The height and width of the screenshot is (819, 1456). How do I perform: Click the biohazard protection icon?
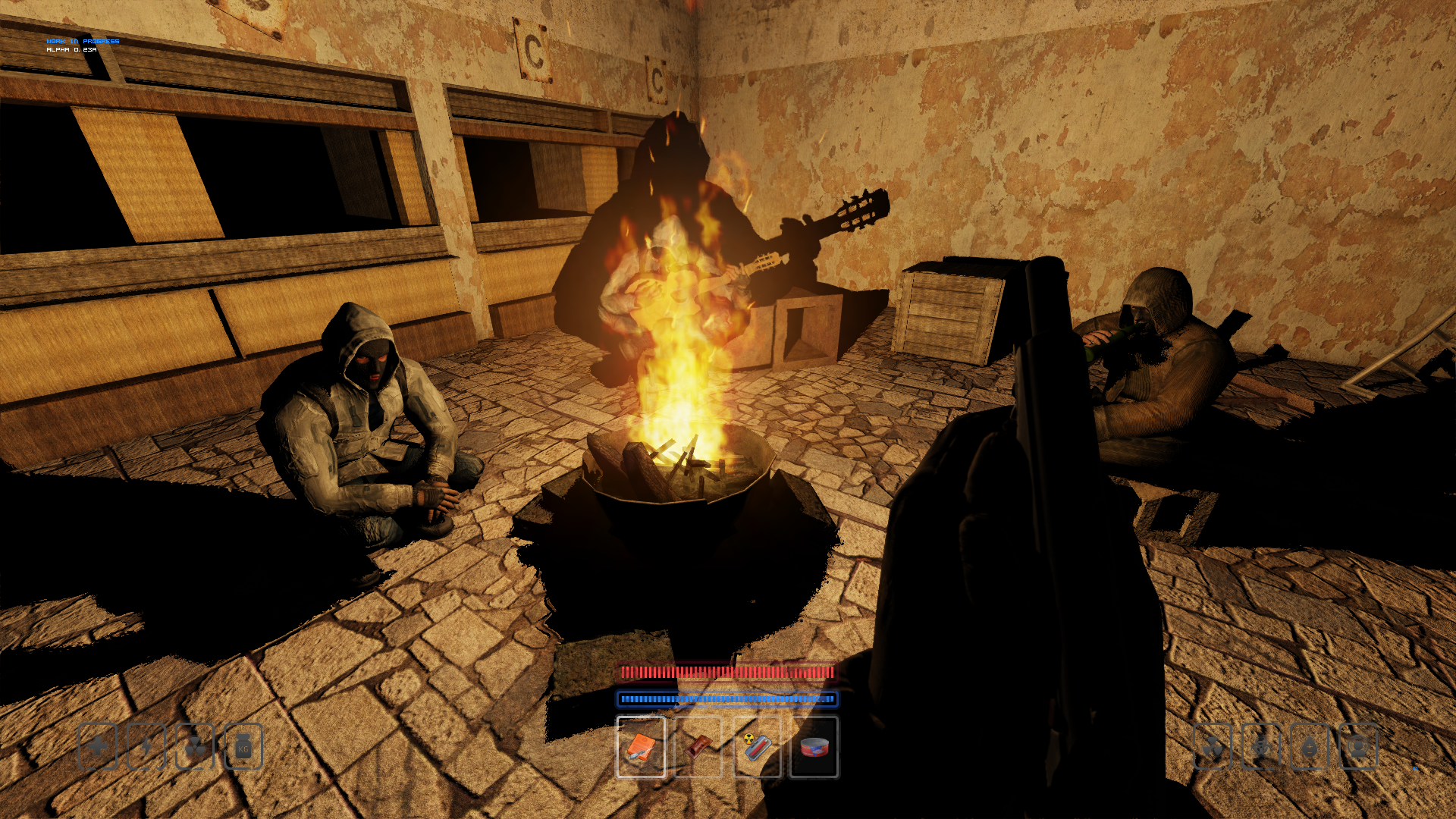coord(1261,747)
